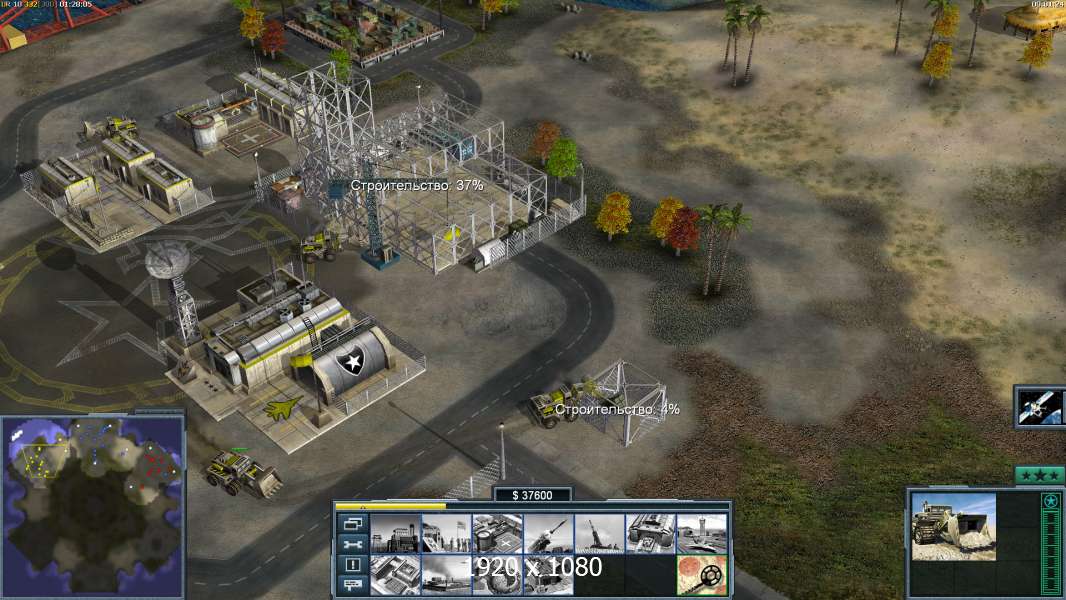Screen dimensions: 1066x600
Task: Open the minimap in the corner
Action: pyautogui.click(x=93, y=506)
